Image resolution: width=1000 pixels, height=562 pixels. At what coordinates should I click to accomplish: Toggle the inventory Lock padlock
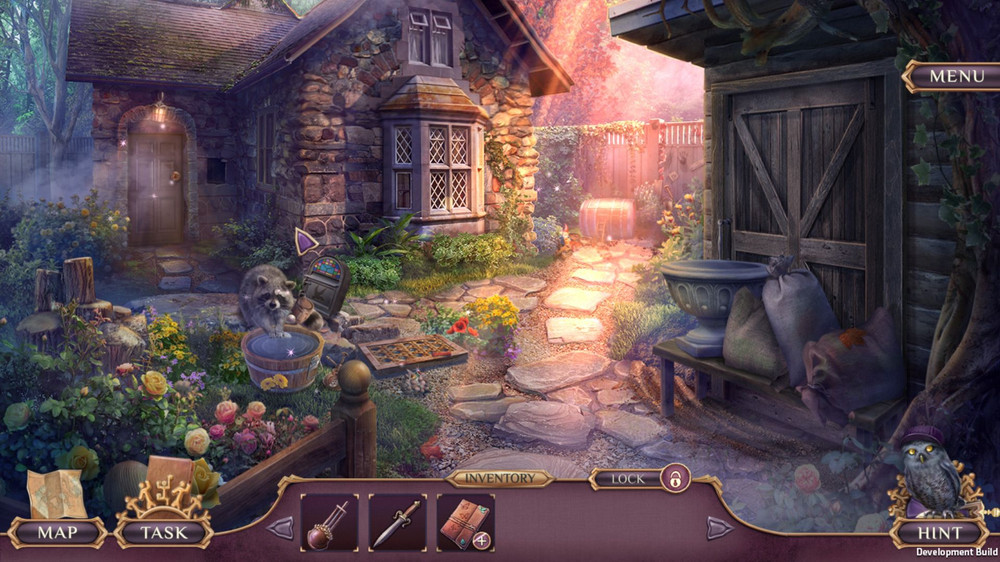point(675,478)
